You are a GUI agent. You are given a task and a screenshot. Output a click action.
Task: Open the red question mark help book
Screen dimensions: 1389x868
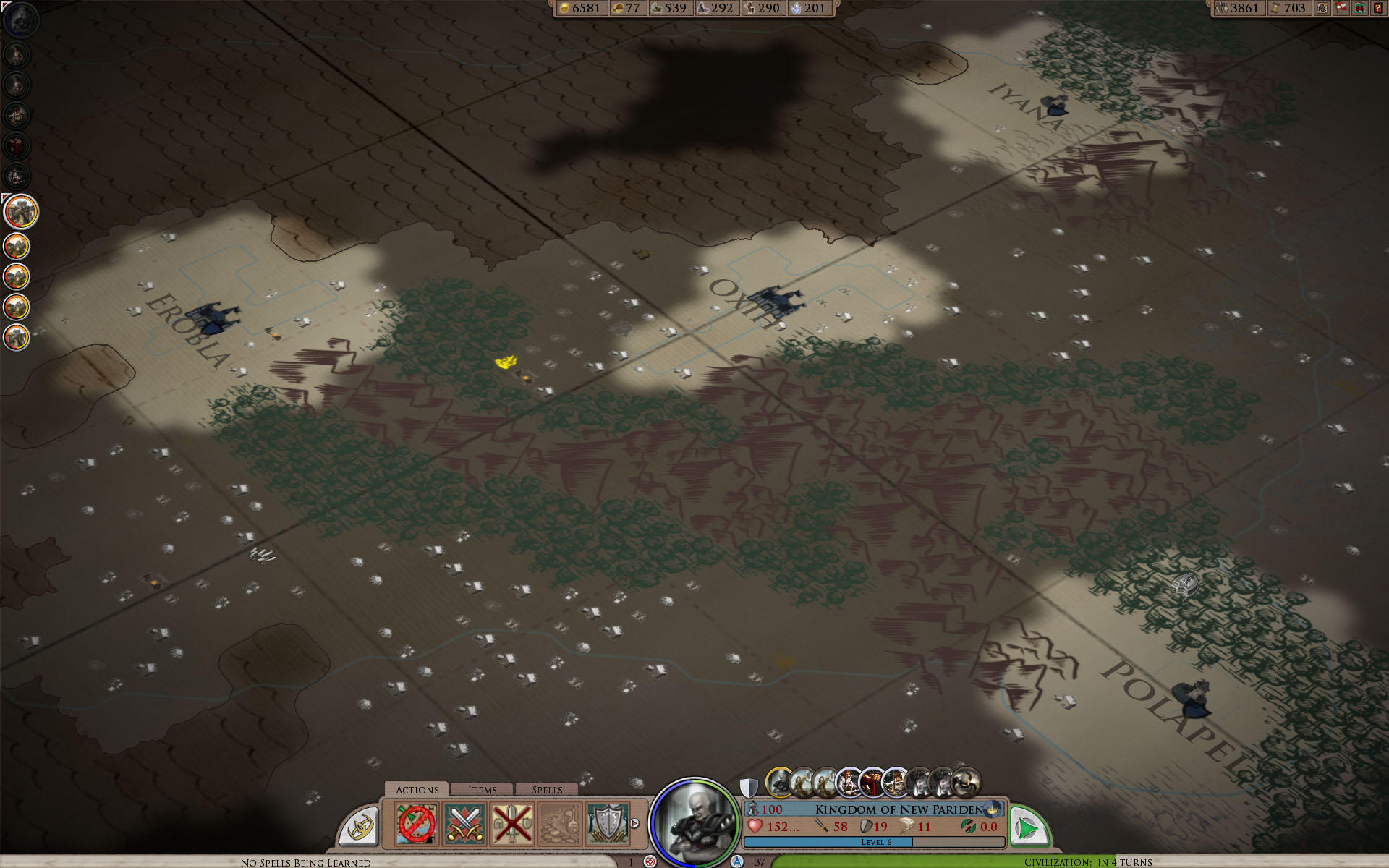coord(1378,8)
